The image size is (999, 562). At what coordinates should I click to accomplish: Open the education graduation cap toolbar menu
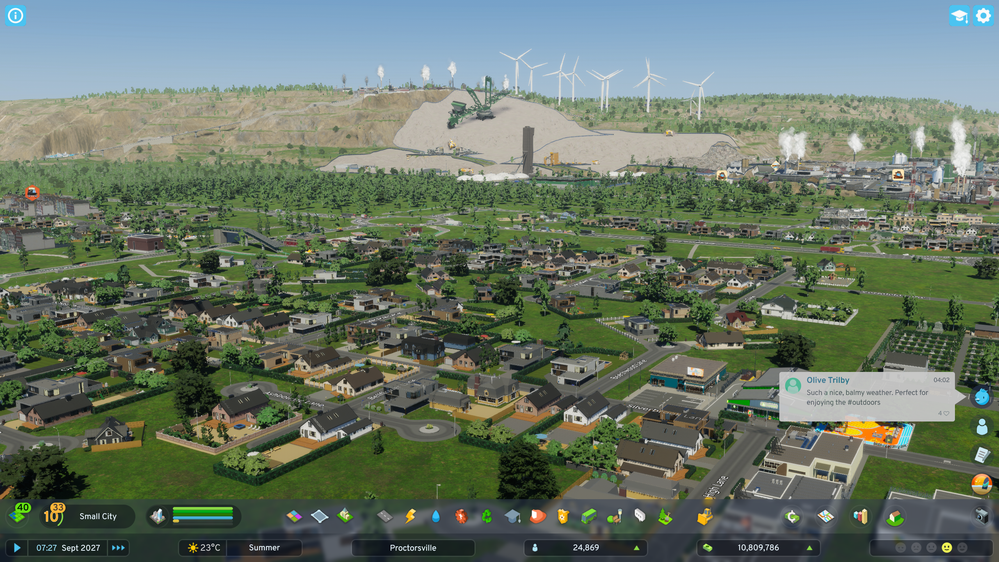click(512, 516)
